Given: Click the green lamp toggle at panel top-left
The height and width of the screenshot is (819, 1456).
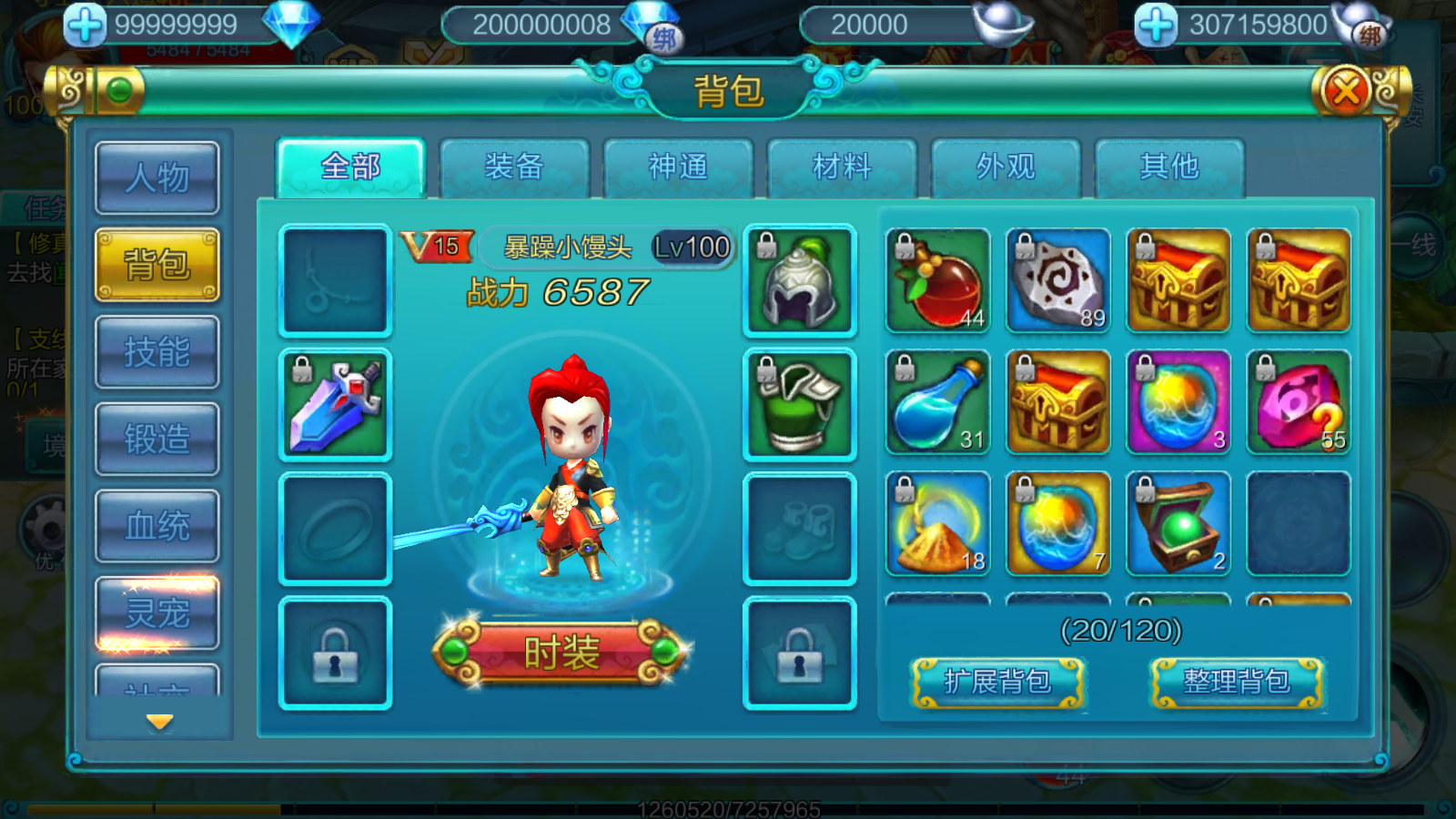Looking at the screenshot, I should coord(118,90).
